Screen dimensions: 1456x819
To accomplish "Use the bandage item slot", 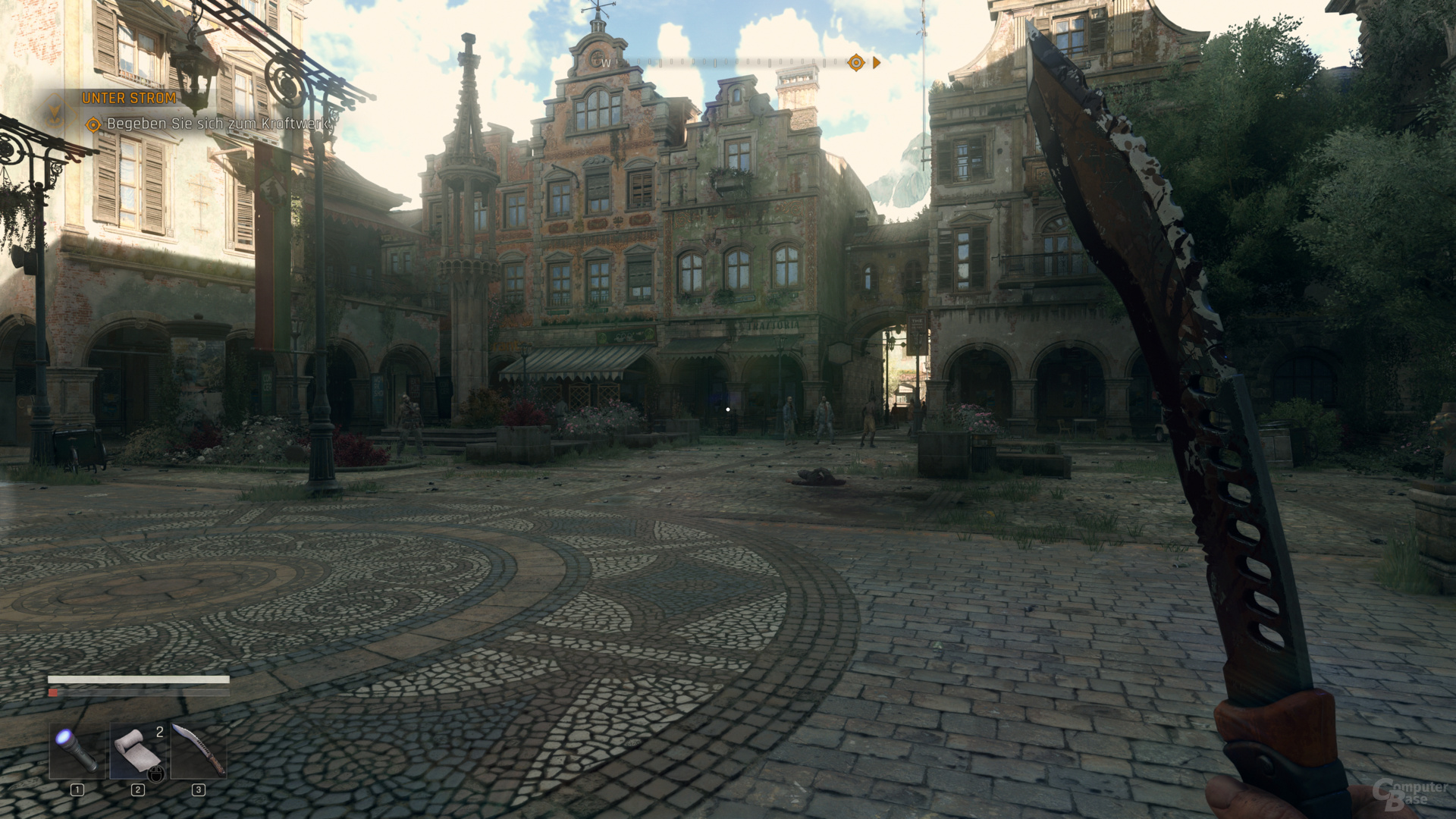I will [138, 750].
